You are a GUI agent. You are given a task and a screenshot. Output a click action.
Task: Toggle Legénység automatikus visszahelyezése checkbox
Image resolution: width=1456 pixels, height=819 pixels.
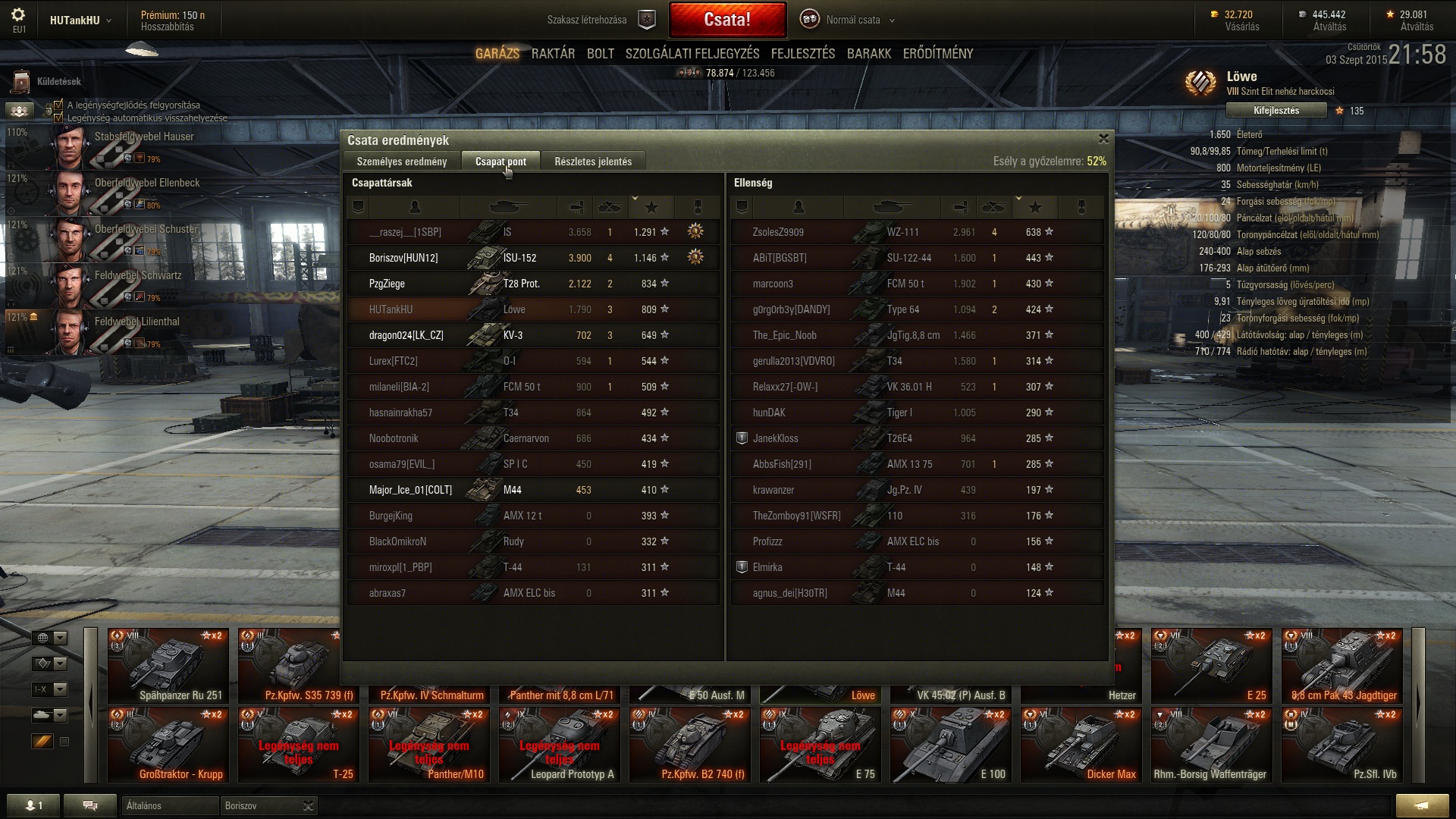tap(58, 118)
